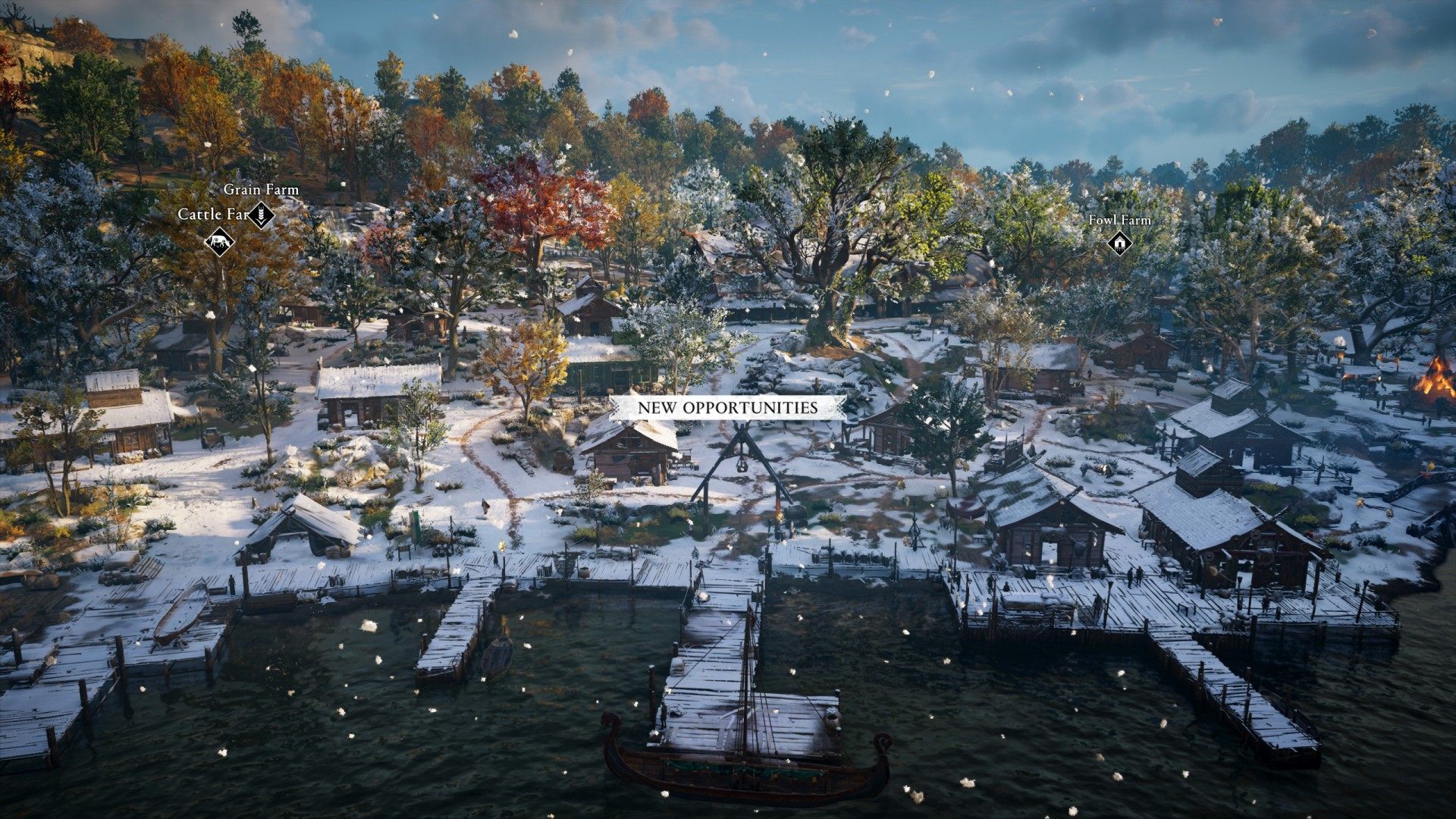Select the Grain Farm wheat marker
Screen dimensions: 1456x819
(x=262, y=214)
